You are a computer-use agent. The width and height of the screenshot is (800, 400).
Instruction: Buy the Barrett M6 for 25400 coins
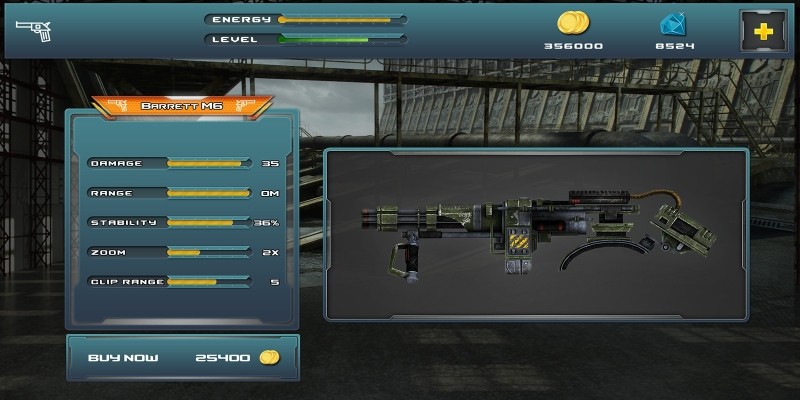(x=182, y=358)
